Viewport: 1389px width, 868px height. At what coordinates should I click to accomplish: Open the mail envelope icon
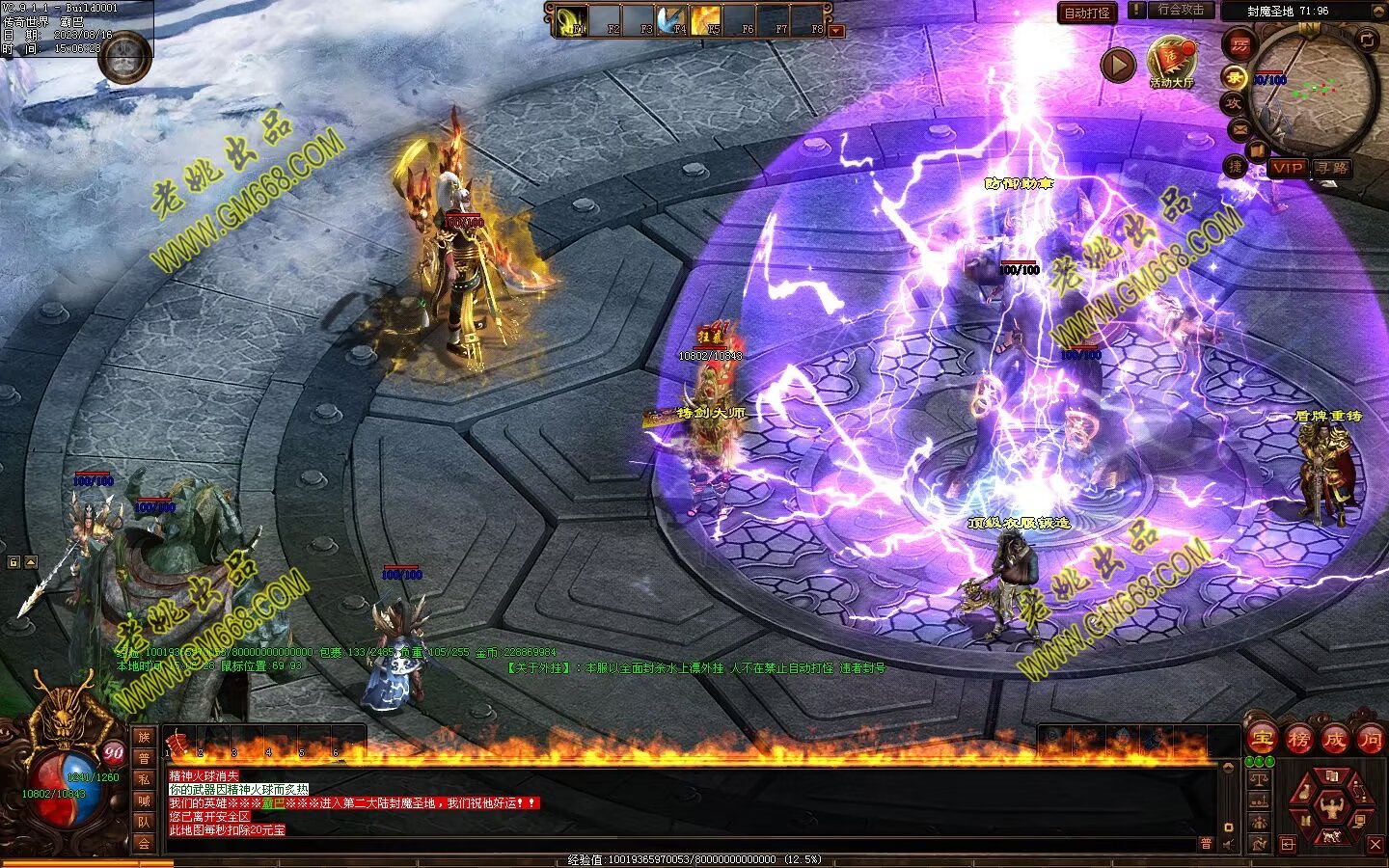click(1239, 128)
